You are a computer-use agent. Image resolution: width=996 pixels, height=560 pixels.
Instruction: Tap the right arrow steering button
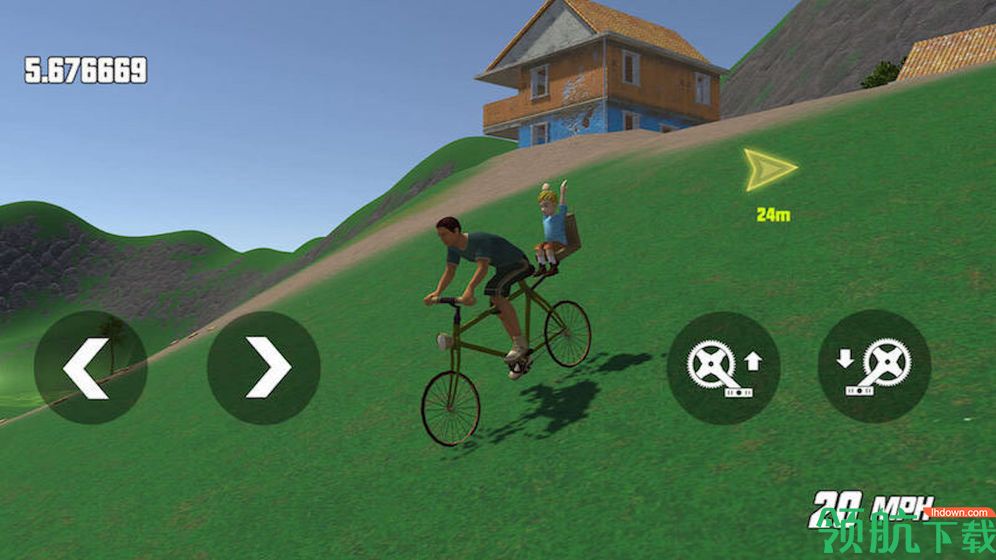[264, 367]
